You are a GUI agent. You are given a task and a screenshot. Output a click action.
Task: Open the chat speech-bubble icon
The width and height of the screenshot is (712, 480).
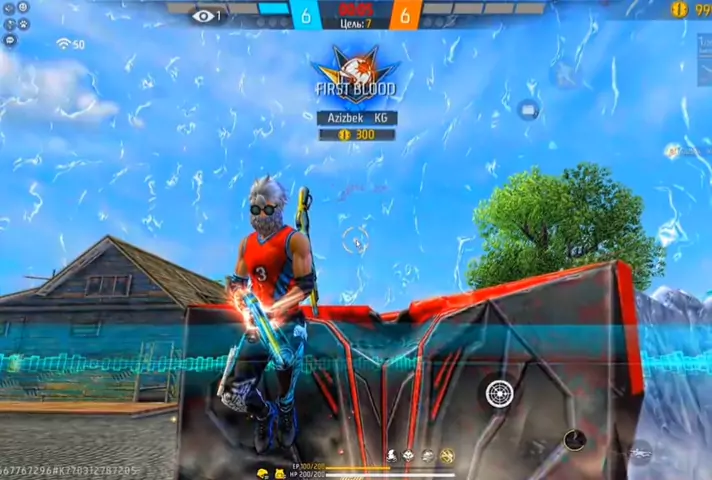pyautogui.click(x=9, y=40)
